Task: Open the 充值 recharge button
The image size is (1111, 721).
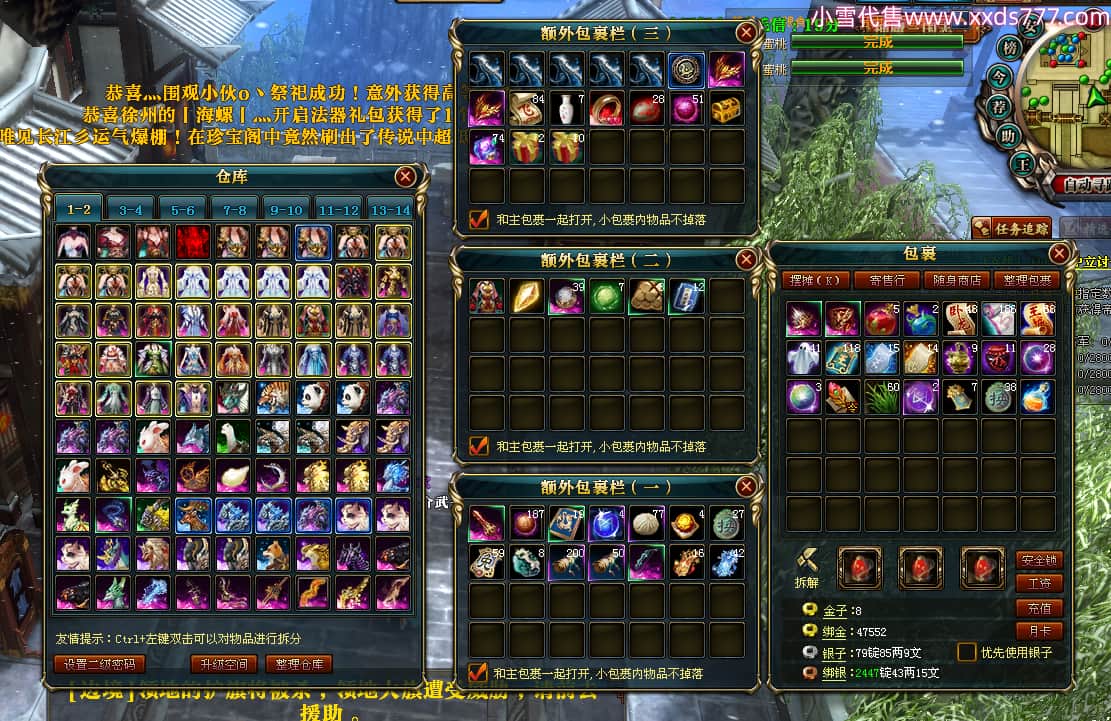Action: pos(1038,607)
